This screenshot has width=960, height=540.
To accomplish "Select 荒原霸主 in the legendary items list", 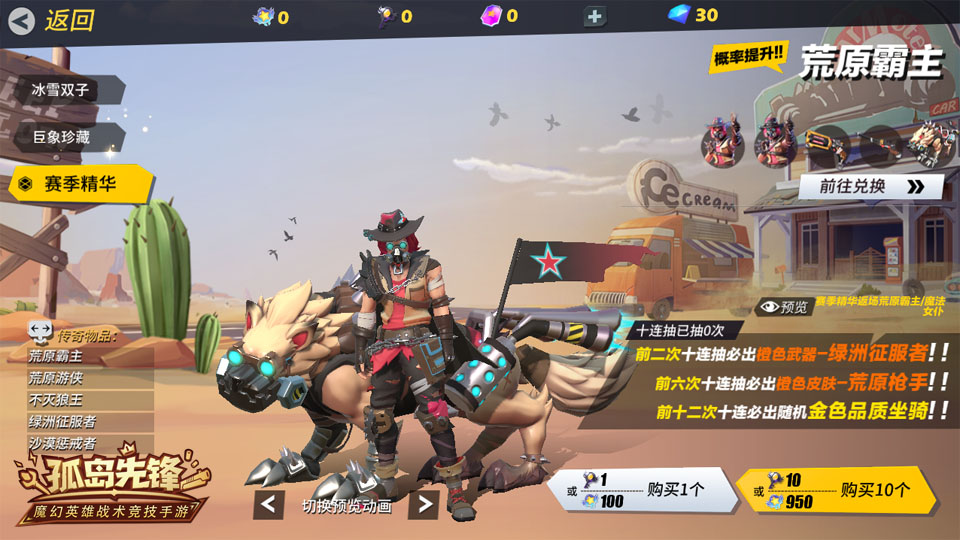I will (x=56, y=356).
